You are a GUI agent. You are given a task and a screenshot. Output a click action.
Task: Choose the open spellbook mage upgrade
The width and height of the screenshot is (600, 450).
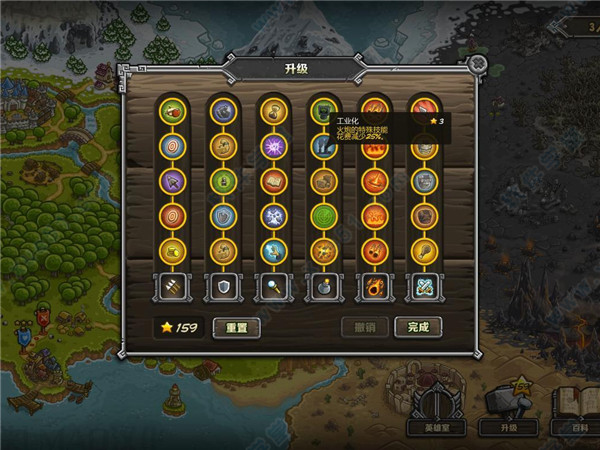pyautogui.click(x=272, y=182)
